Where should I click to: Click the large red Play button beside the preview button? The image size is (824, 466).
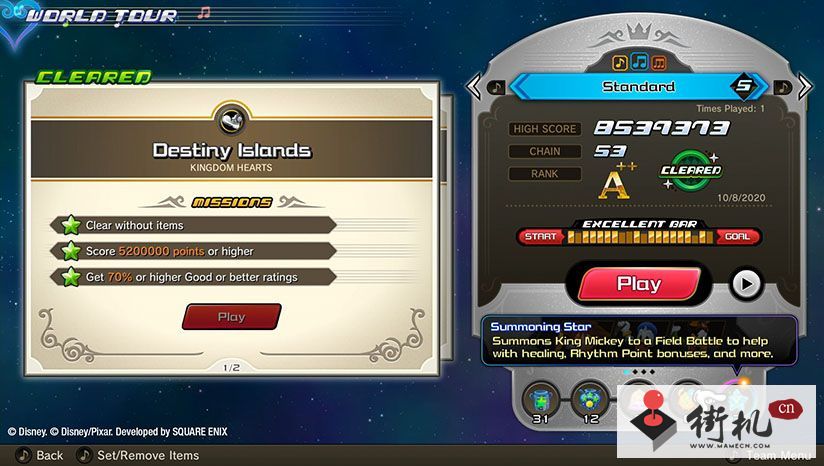pyautogui.click(x=638, y=283)
